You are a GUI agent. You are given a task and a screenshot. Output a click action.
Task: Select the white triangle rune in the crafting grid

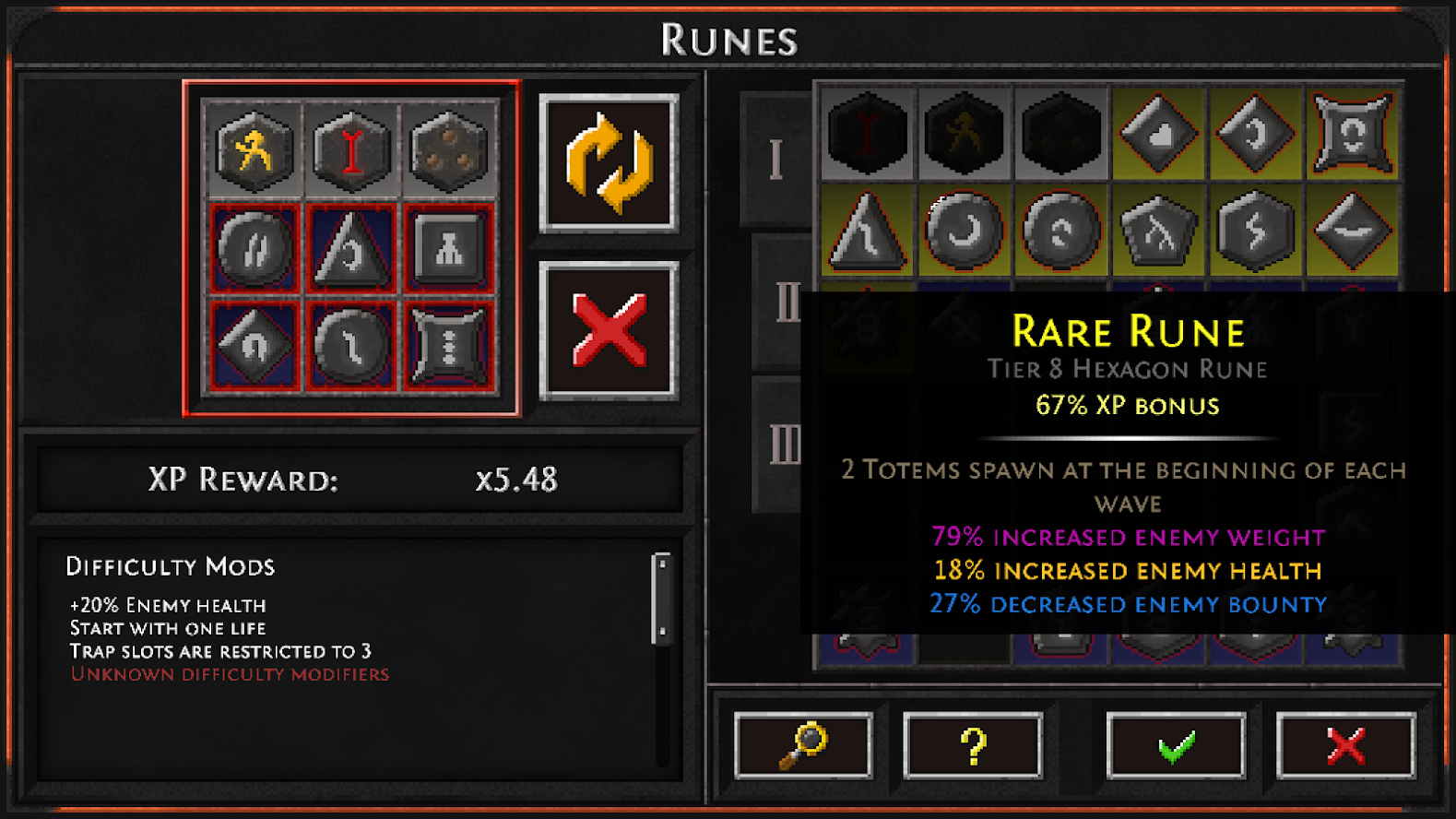(x=351, y=249)
